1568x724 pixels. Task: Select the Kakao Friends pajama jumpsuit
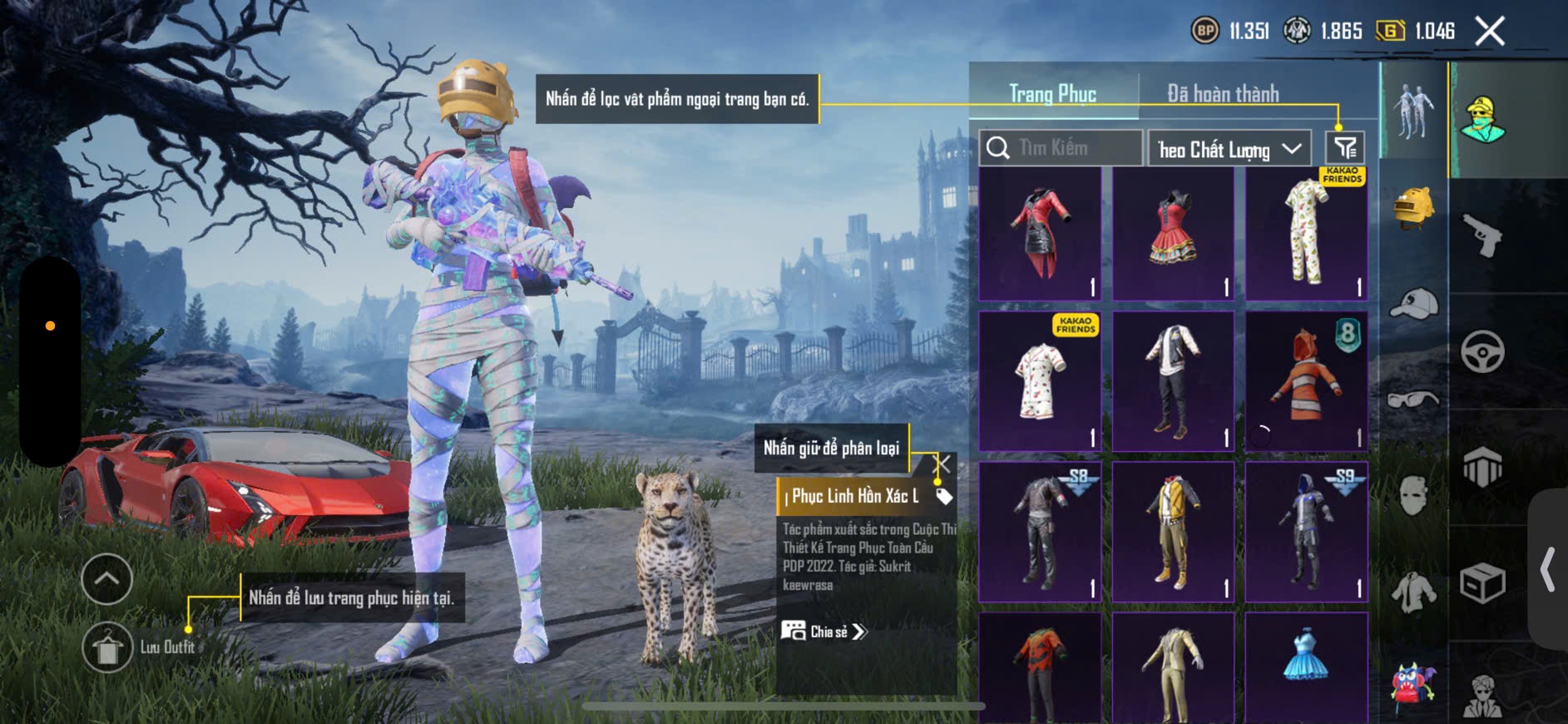(x=1306, y=233)
